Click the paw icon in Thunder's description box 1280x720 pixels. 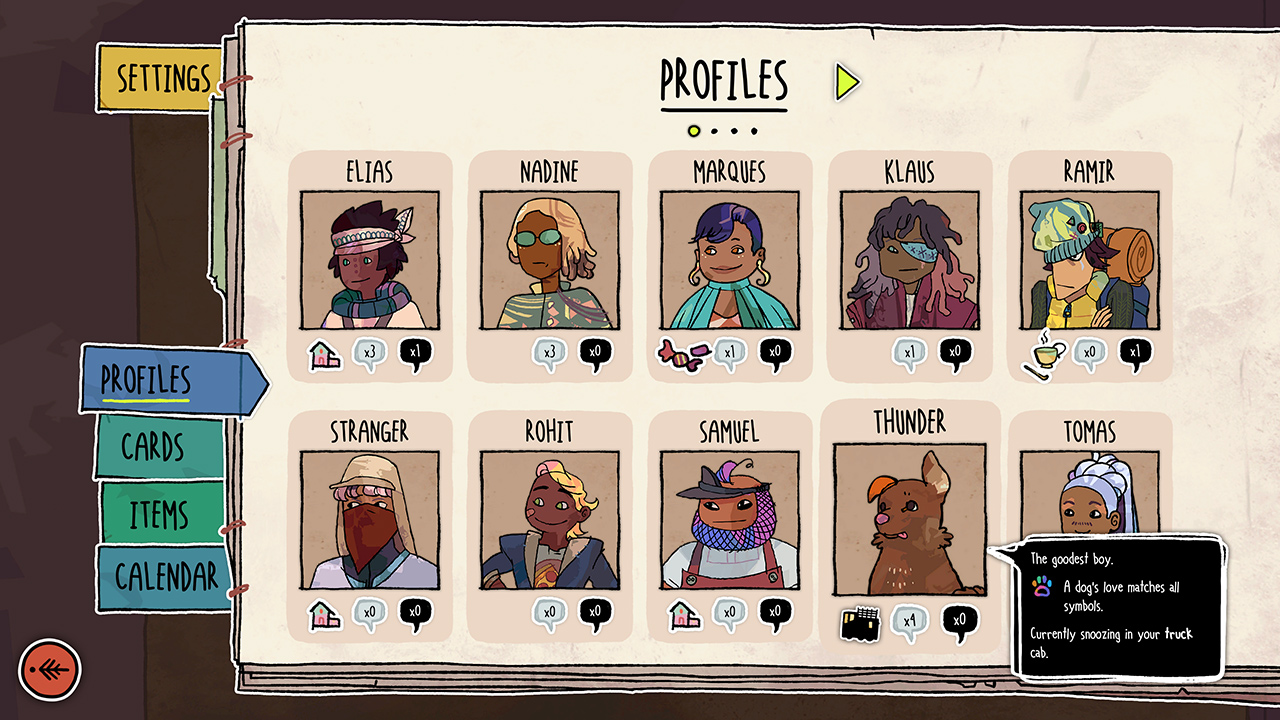[x=1042, y=587]
